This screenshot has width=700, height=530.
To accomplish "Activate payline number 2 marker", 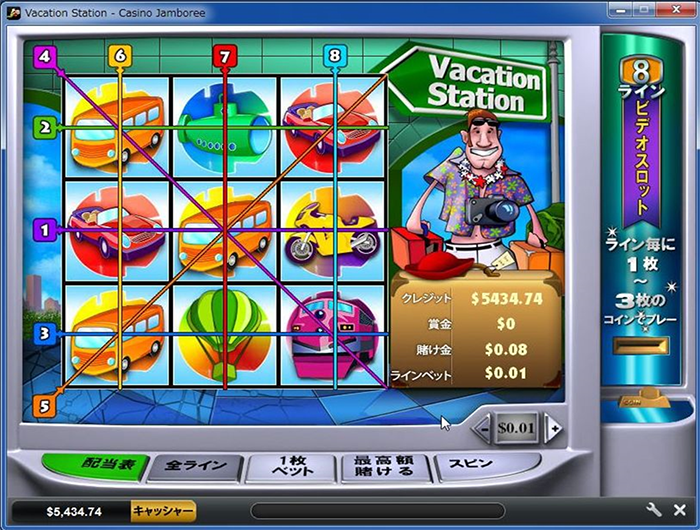I will point(42,128).
